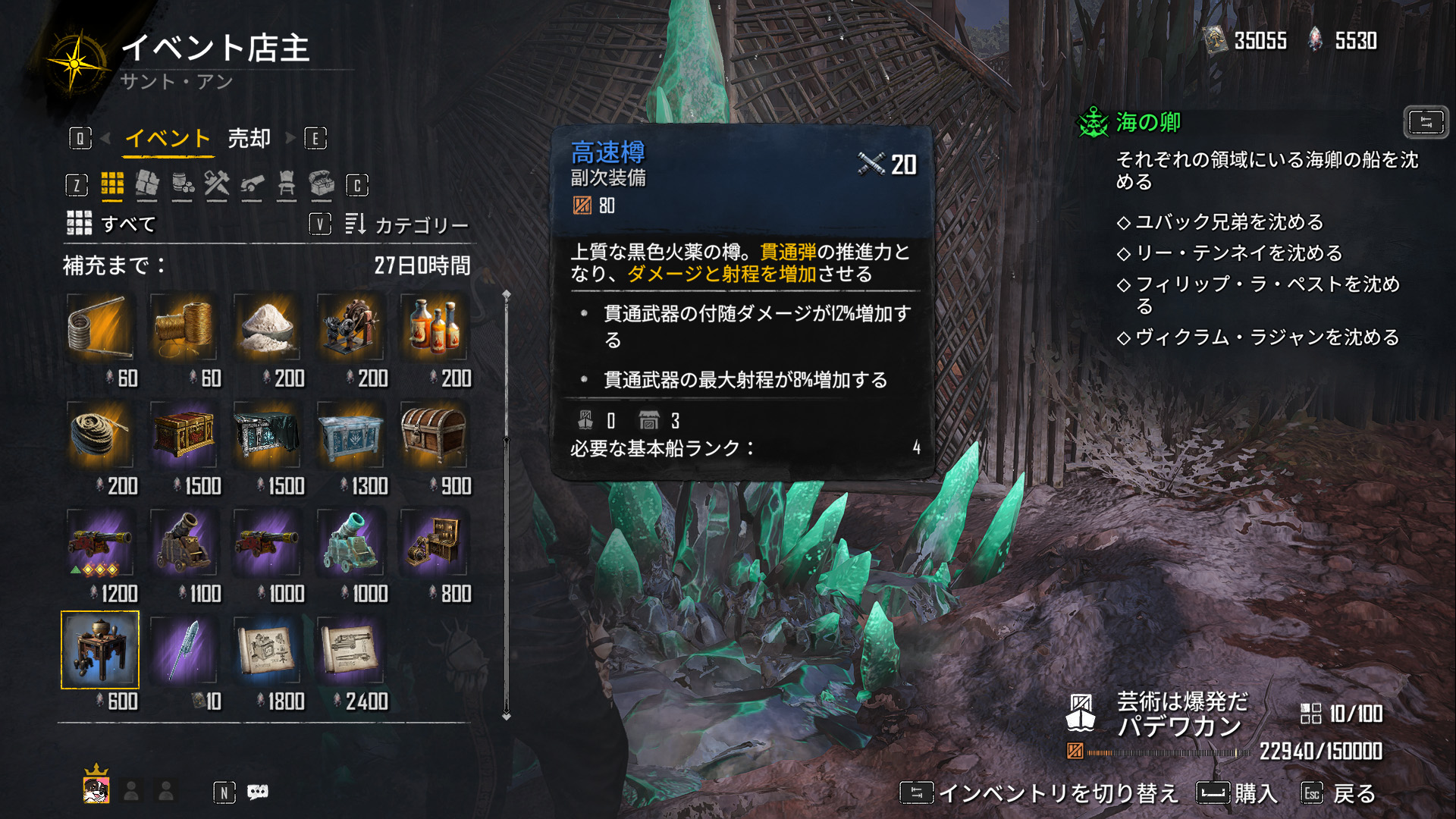
Task: Open the chair furniture category filter
Action: 287,184
